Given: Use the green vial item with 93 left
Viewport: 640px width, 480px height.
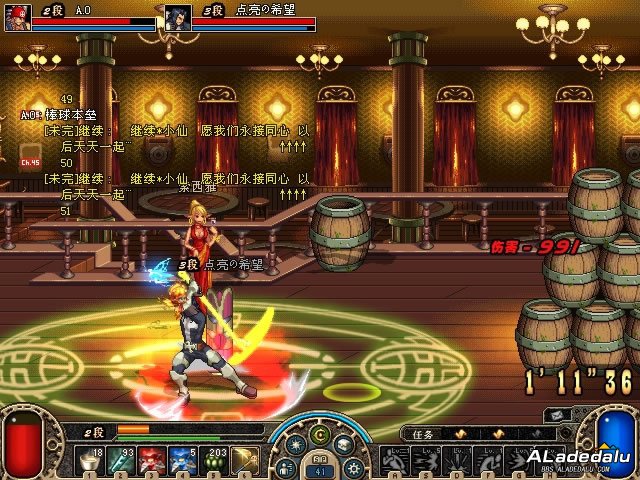Looking at the screenshot, I should pos(122,460).
